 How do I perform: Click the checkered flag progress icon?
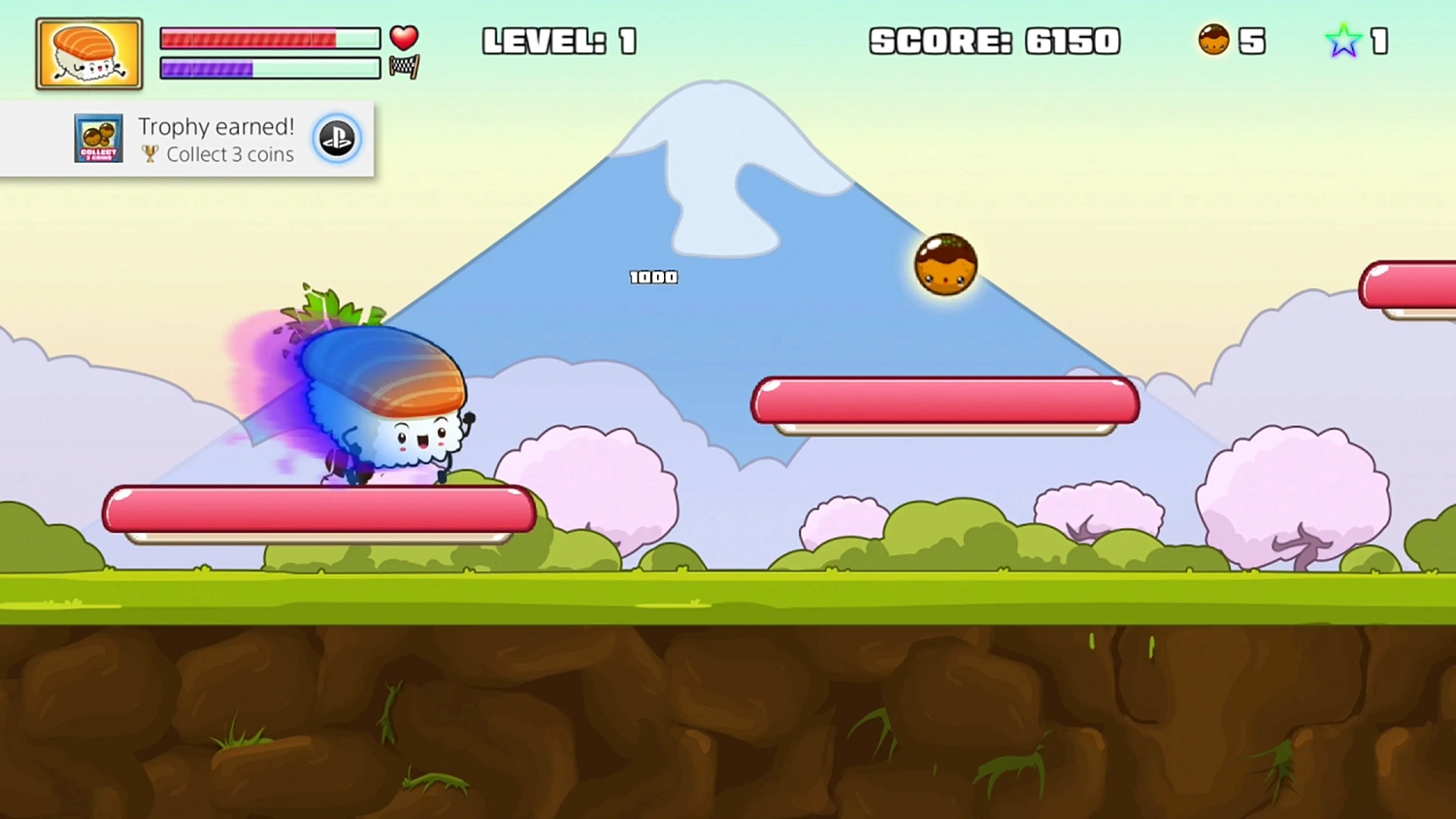[404, 67]
